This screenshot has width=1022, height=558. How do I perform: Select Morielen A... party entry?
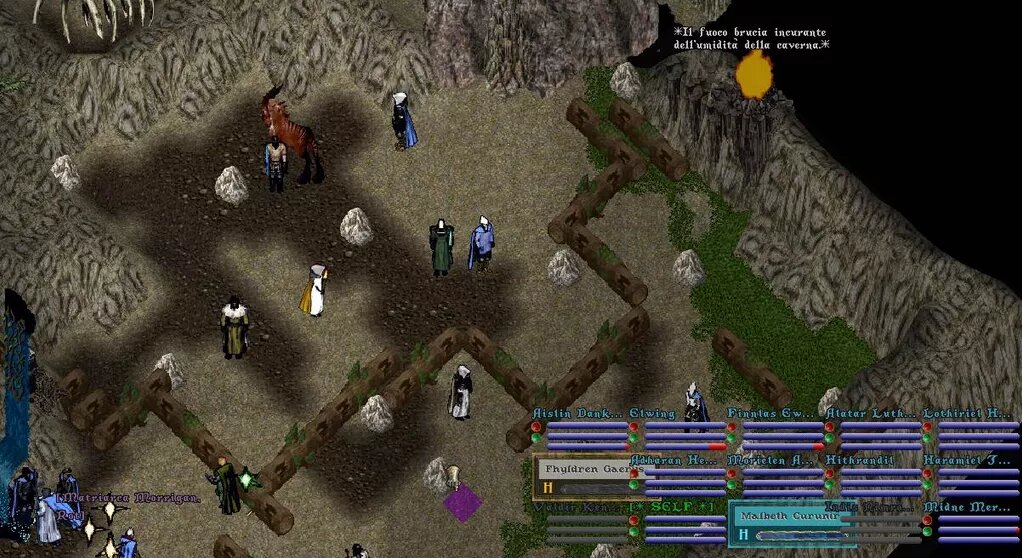770,460
